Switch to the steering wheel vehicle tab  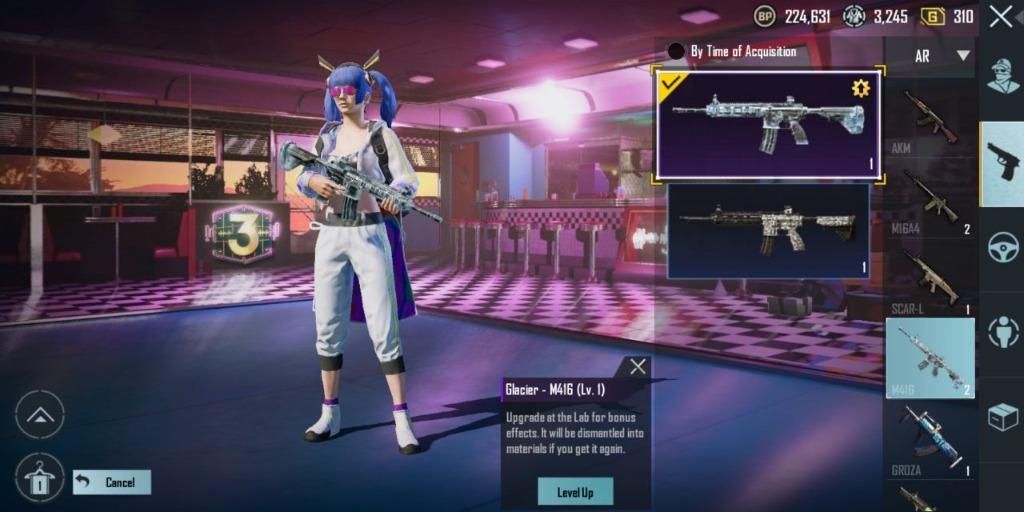click(1003, 247)
